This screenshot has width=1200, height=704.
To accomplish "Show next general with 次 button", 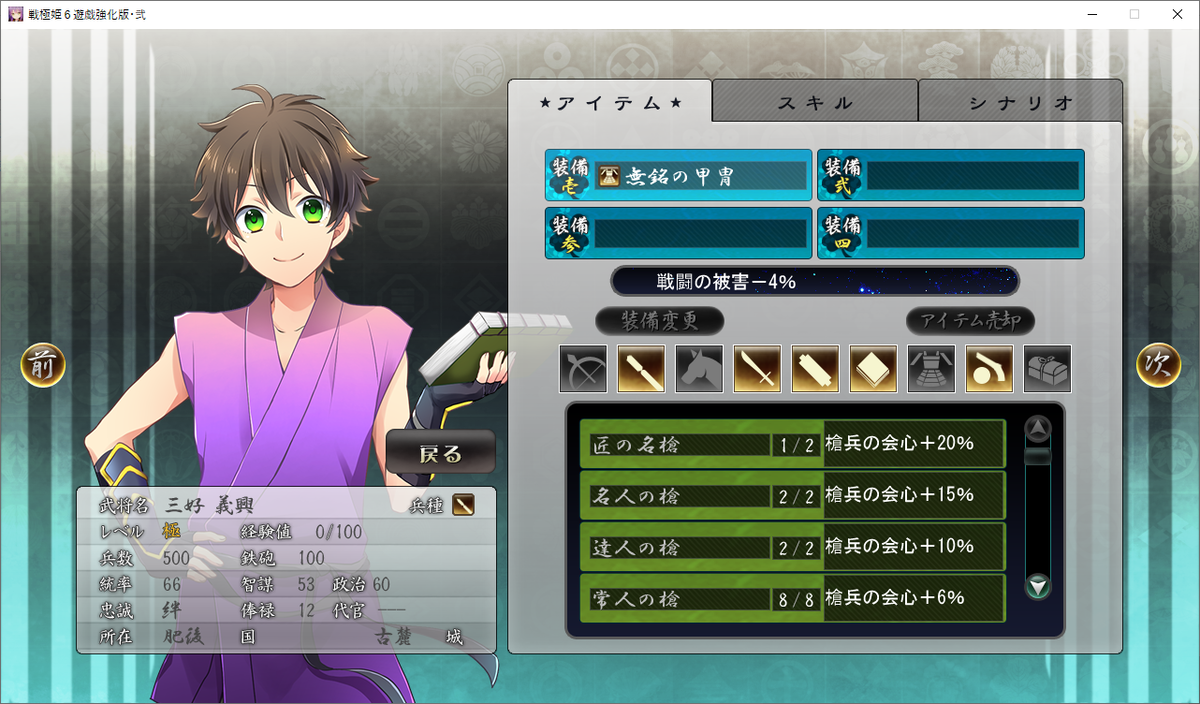I will point(1158,366).
